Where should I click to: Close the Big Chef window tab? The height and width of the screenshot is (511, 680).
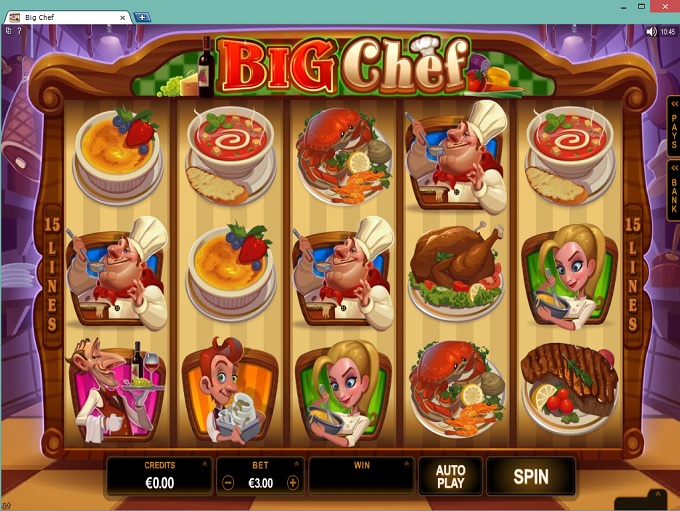tap(122, 17)
